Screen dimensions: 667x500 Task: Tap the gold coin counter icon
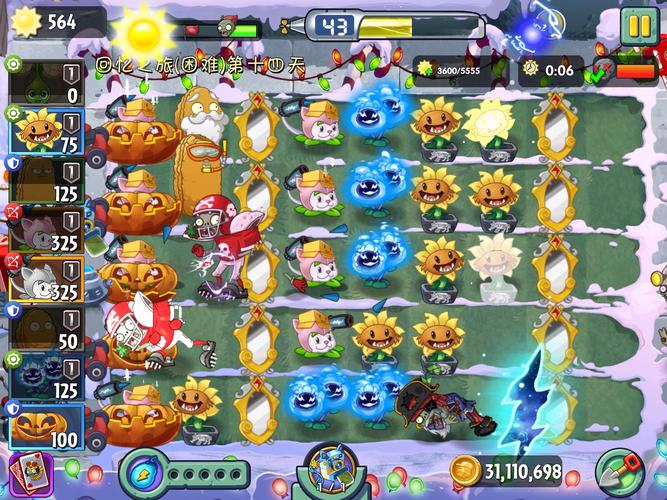pyautogui.click(x=465, y=471)
